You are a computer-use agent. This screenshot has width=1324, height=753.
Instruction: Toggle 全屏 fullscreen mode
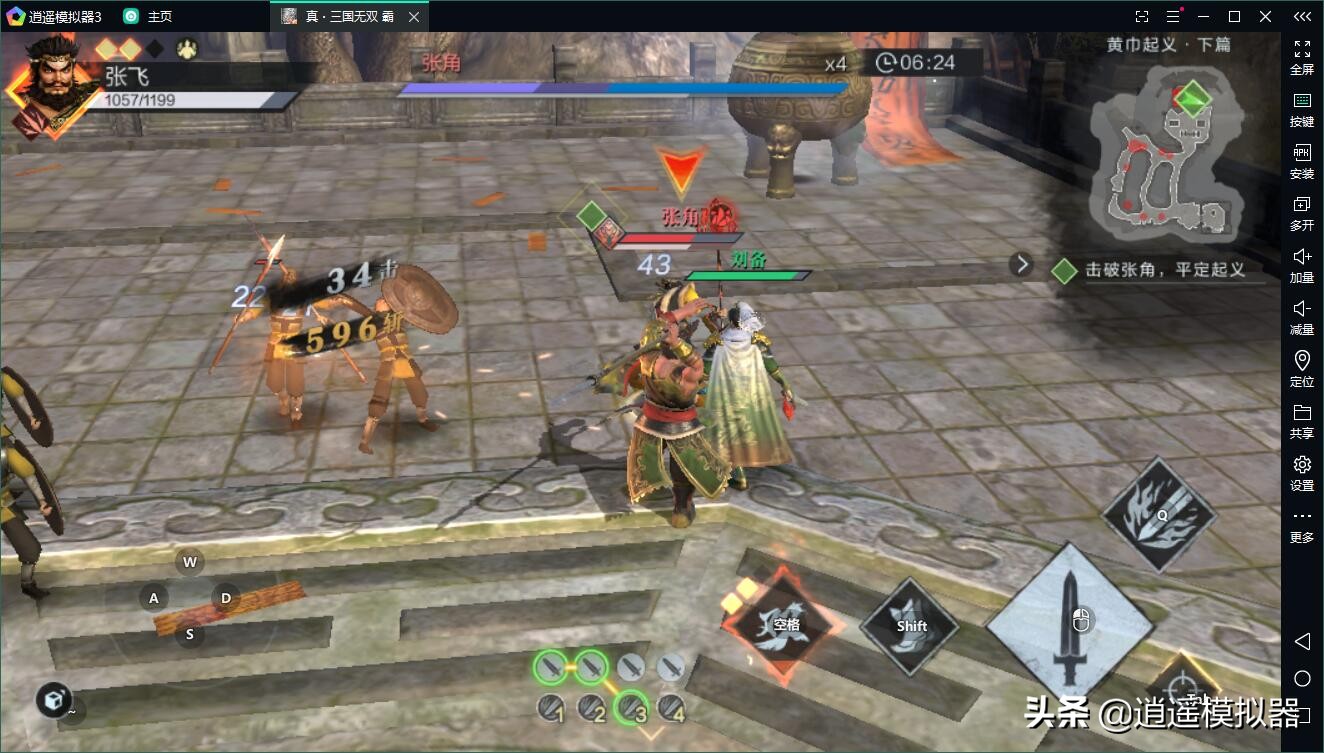[x=1302, y=57]
